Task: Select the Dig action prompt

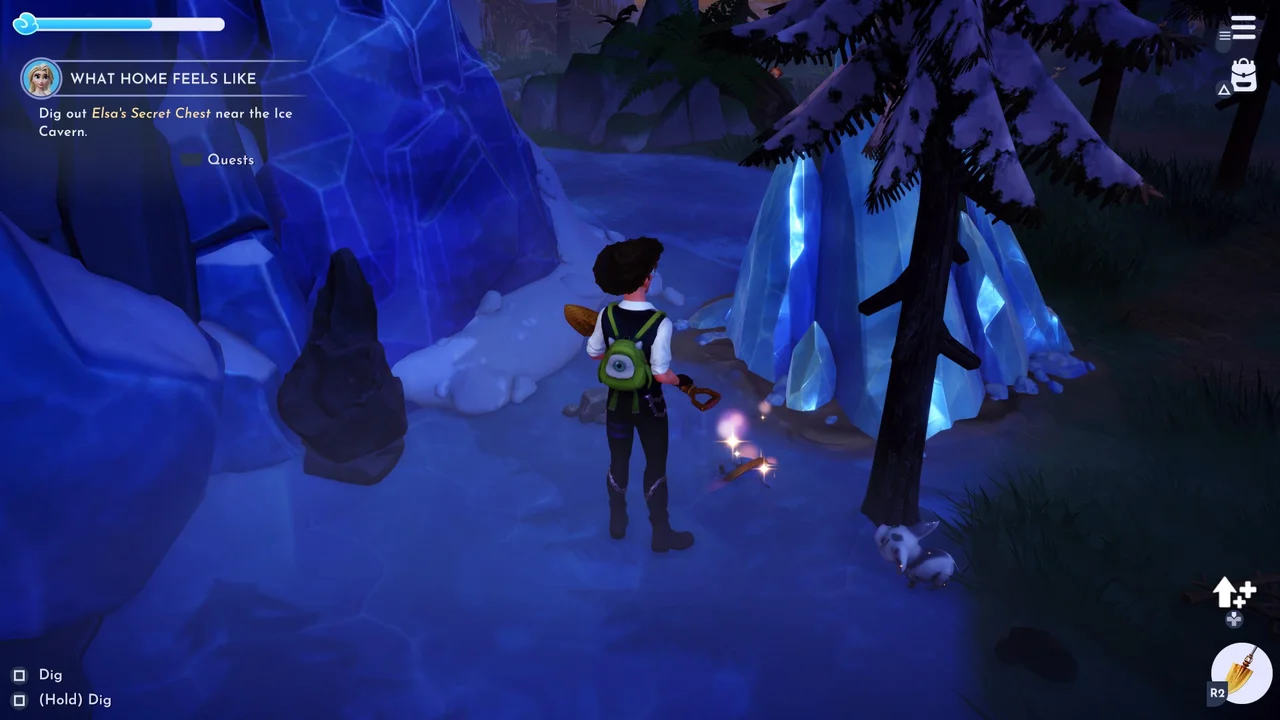Action: pos(50,675)
